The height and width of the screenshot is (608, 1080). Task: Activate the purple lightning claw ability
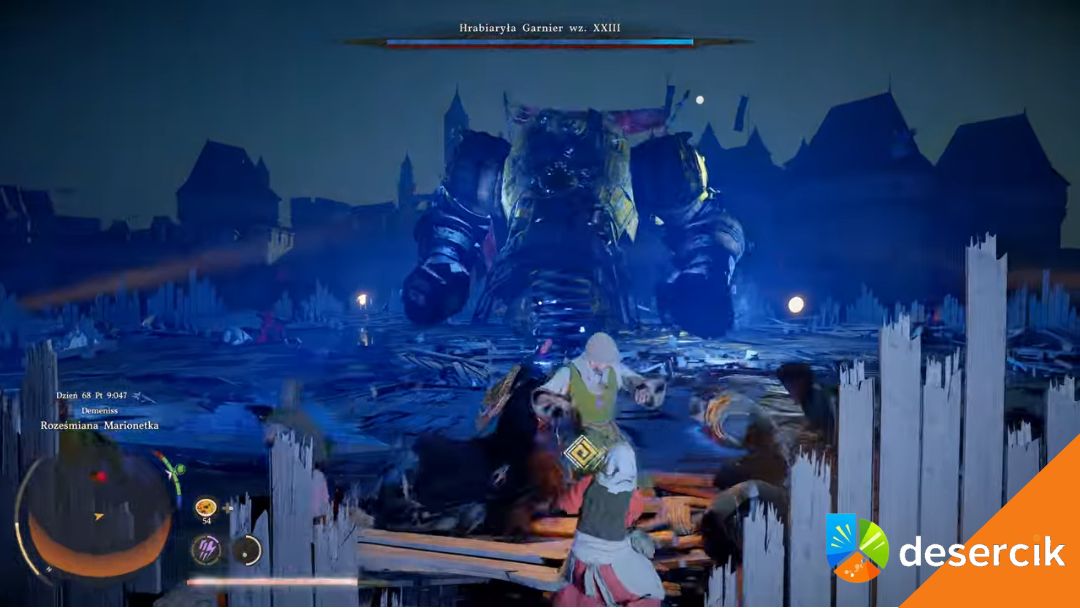pyautogui.click(x=206, y=549)
